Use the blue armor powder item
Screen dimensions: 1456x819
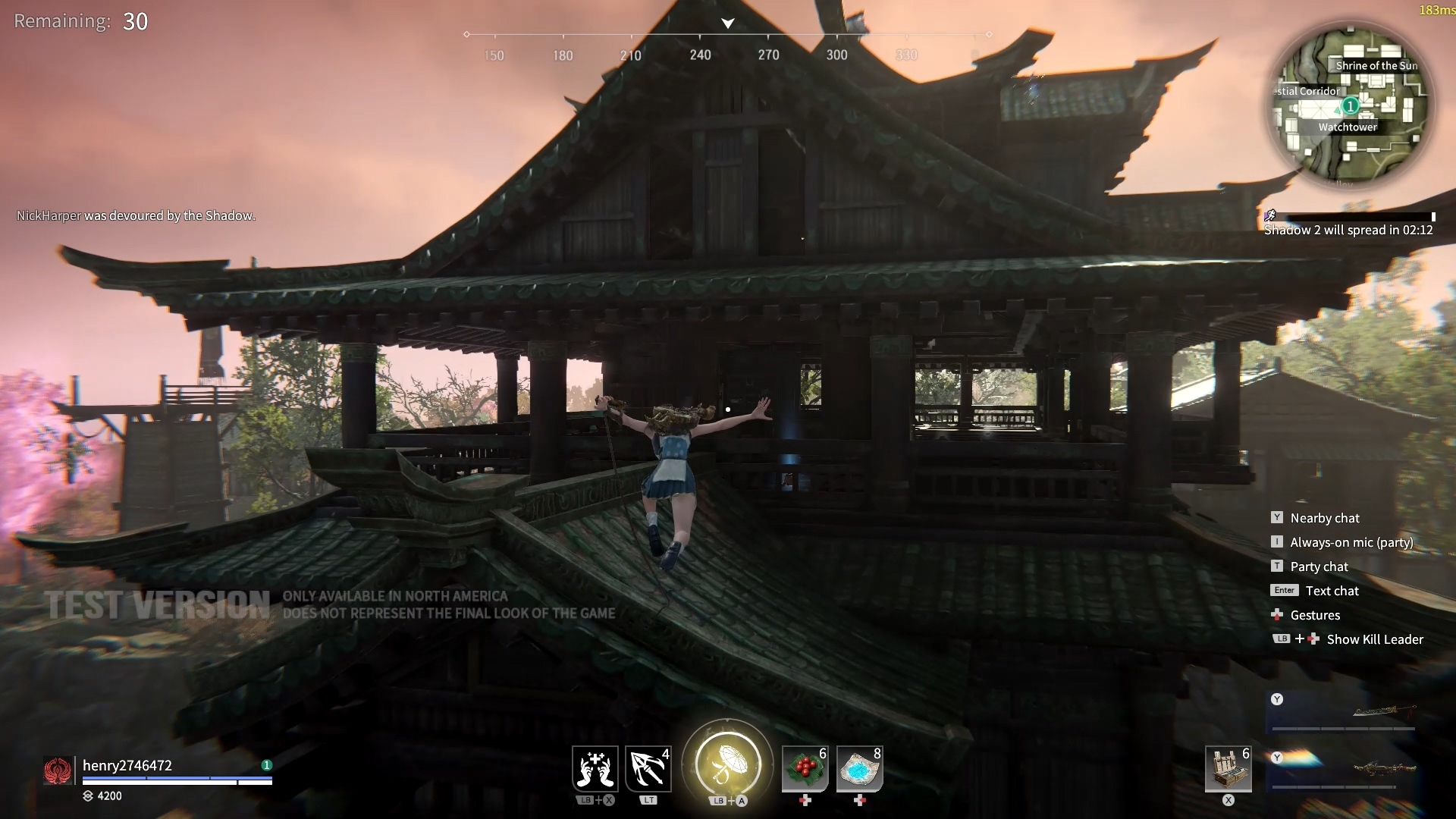[x=859, y=769]
